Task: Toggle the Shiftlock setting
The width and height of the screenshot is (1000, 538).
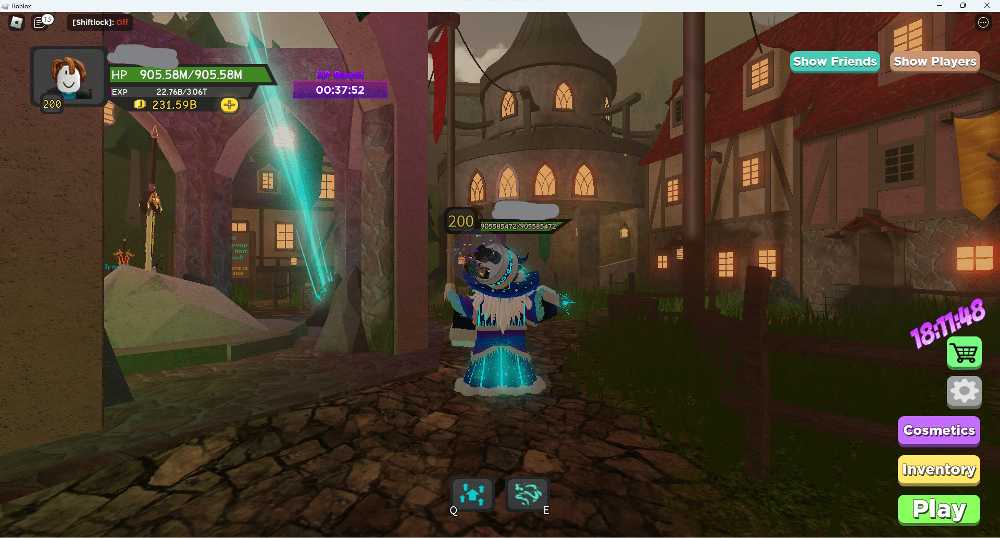Action: 100,22
